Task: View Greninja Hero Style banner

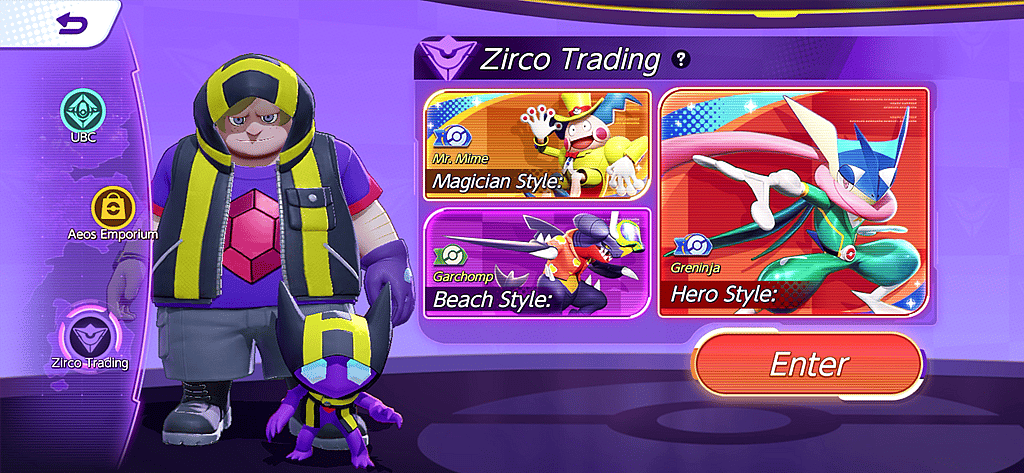Action: click(794, 203)
